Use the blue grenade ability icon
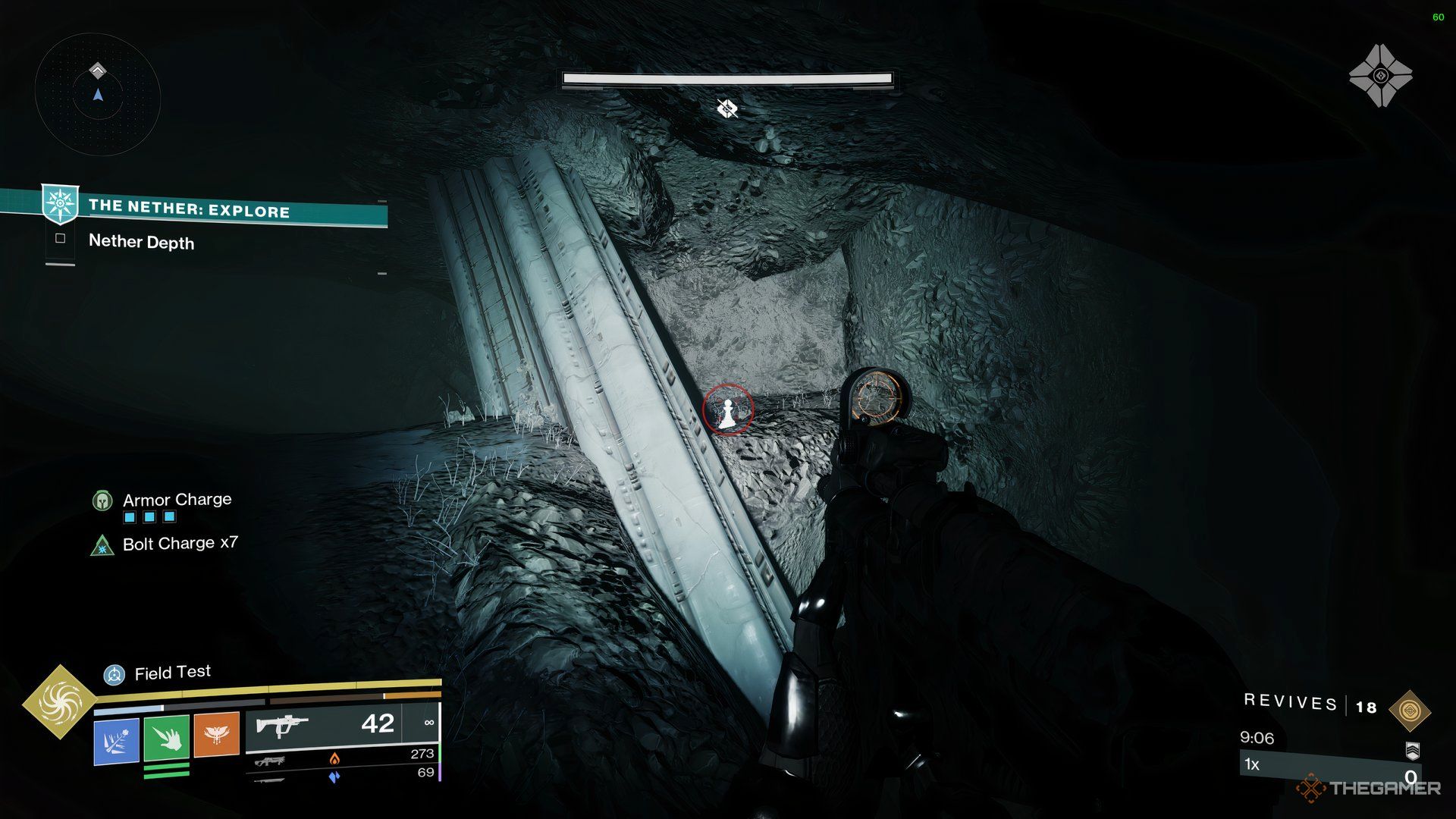Image resolution: width=1456 pixels, height=819 pixels. coord(116,739)
